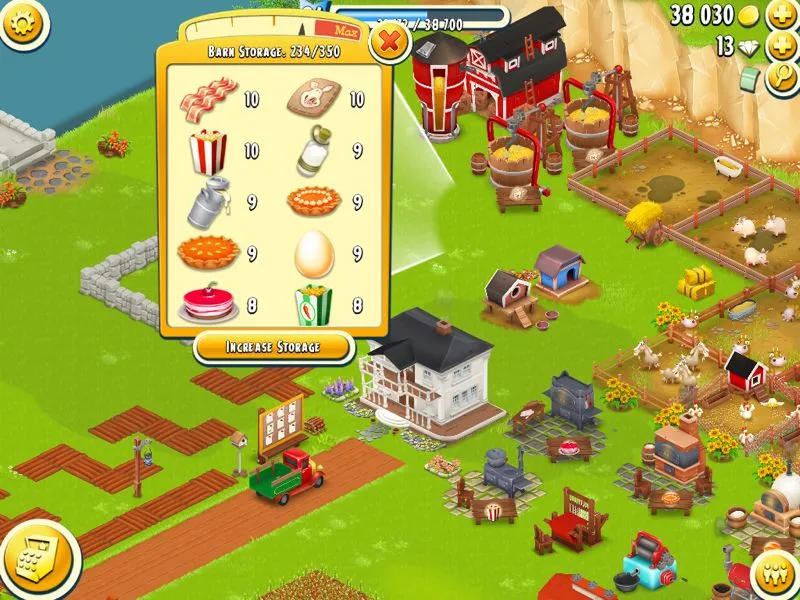Select the white egg item
Image resolution: width=800 pixels, height=600 pixels.
(x=314, y=253)
